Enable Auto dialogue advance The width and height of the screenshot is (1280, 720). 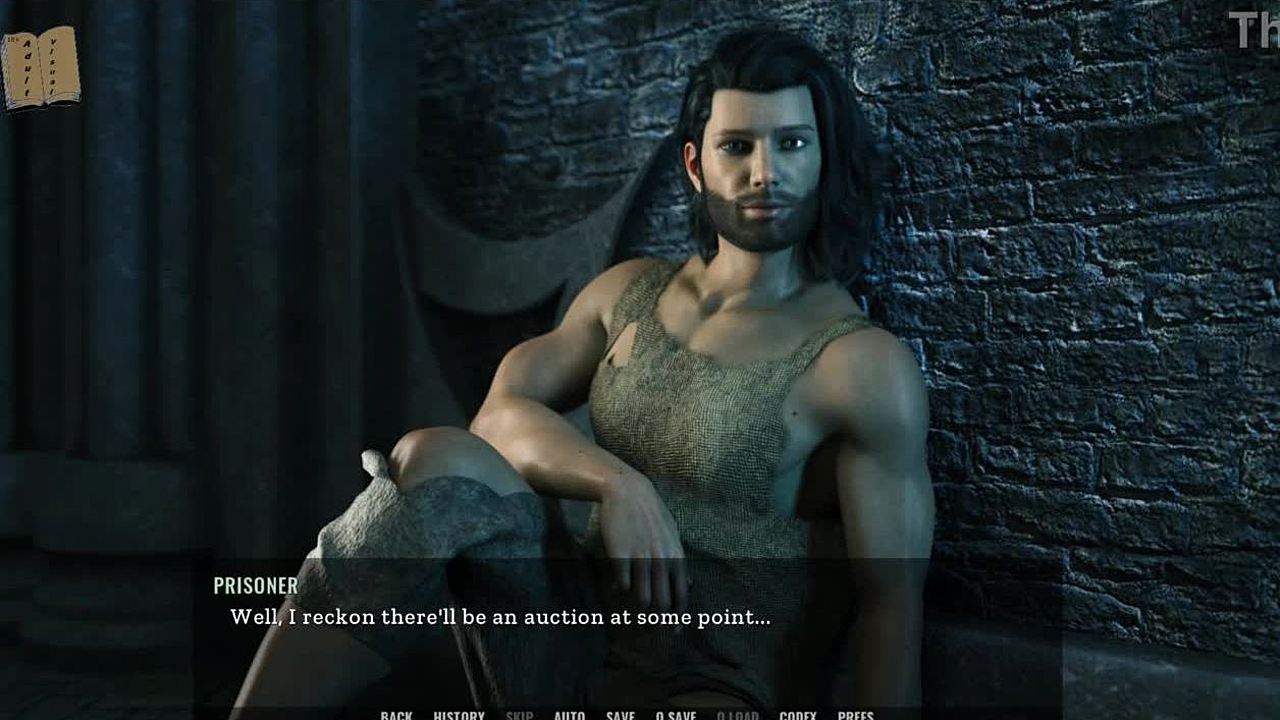[x=569, y=715]
